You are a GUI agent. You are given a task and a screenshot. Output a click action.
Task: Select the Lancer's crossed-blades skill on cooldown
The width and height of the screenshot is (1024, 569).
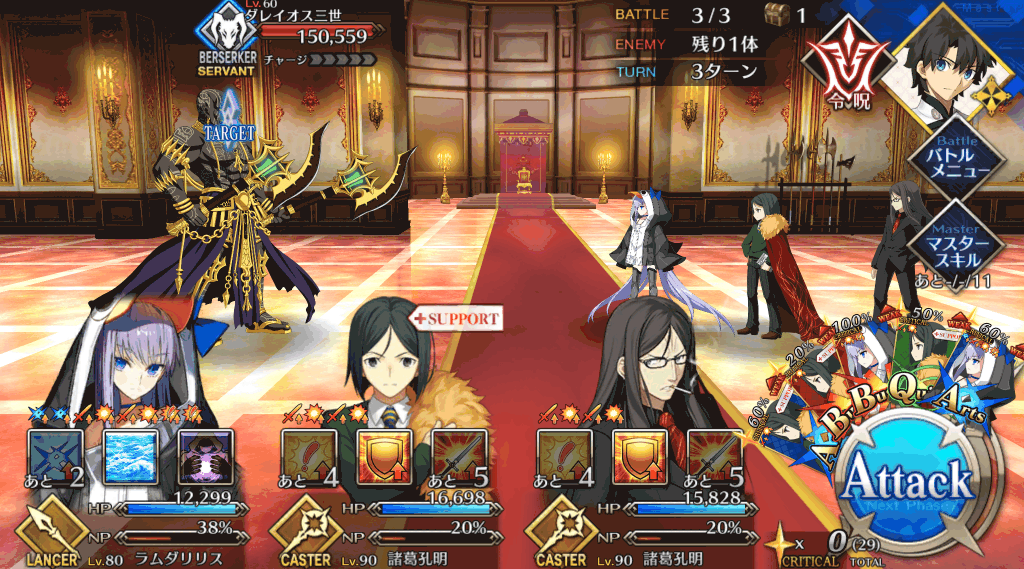coord(55,457)
